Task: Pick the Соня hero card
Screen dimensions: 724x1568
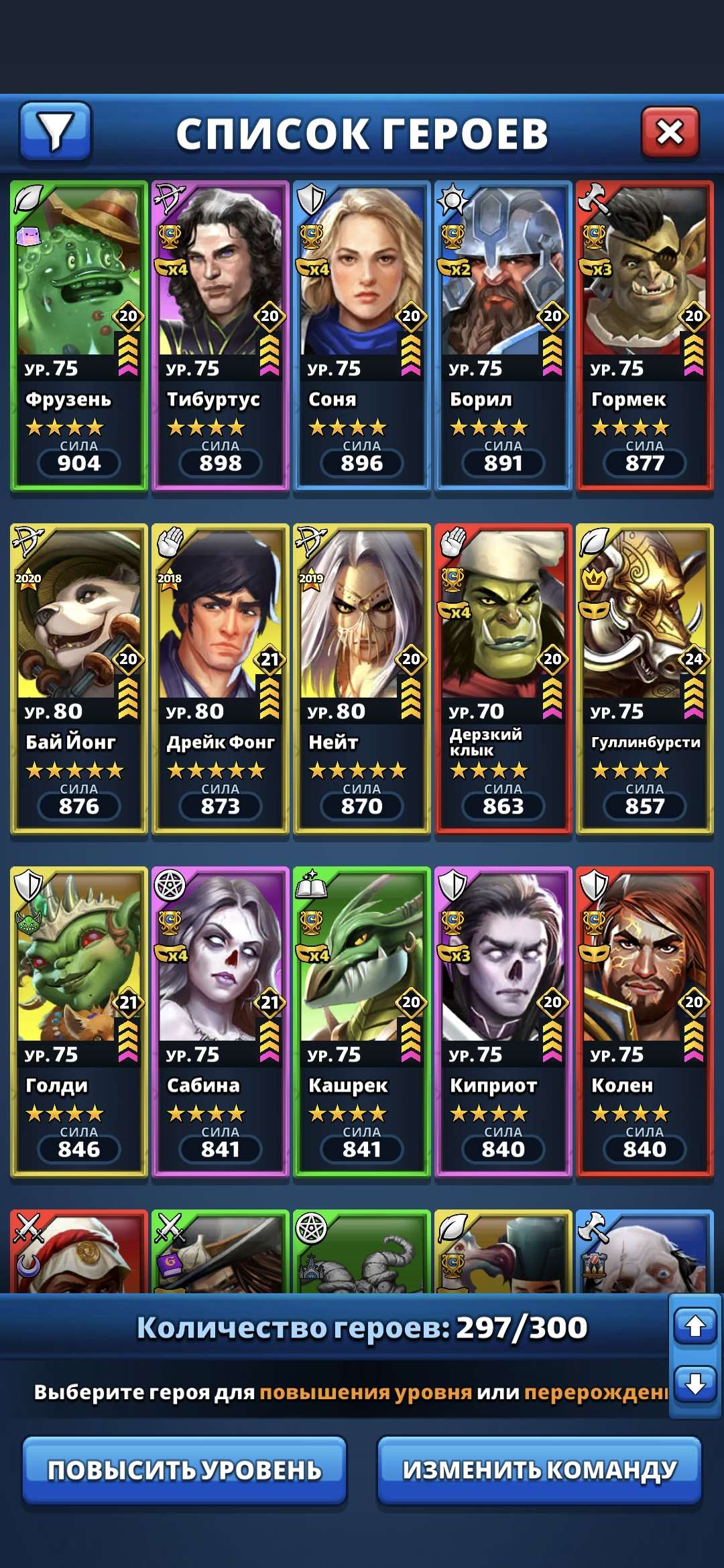Action: pos(362,335)
